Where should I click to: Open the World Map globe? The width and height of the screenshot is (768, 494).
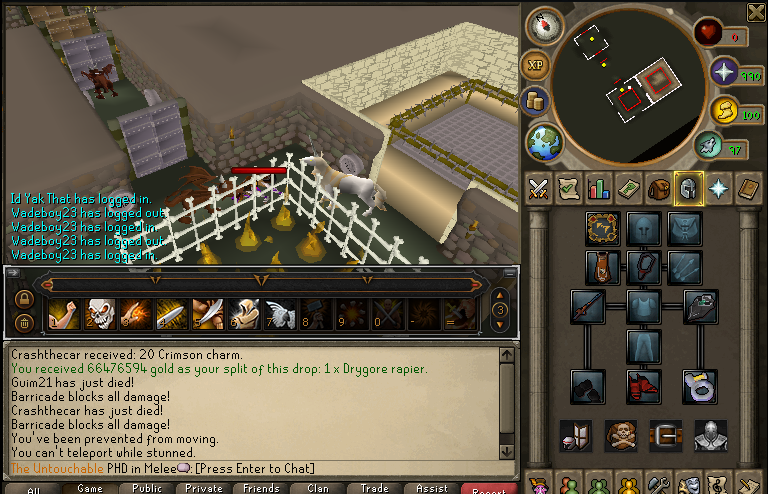(544, 141)
